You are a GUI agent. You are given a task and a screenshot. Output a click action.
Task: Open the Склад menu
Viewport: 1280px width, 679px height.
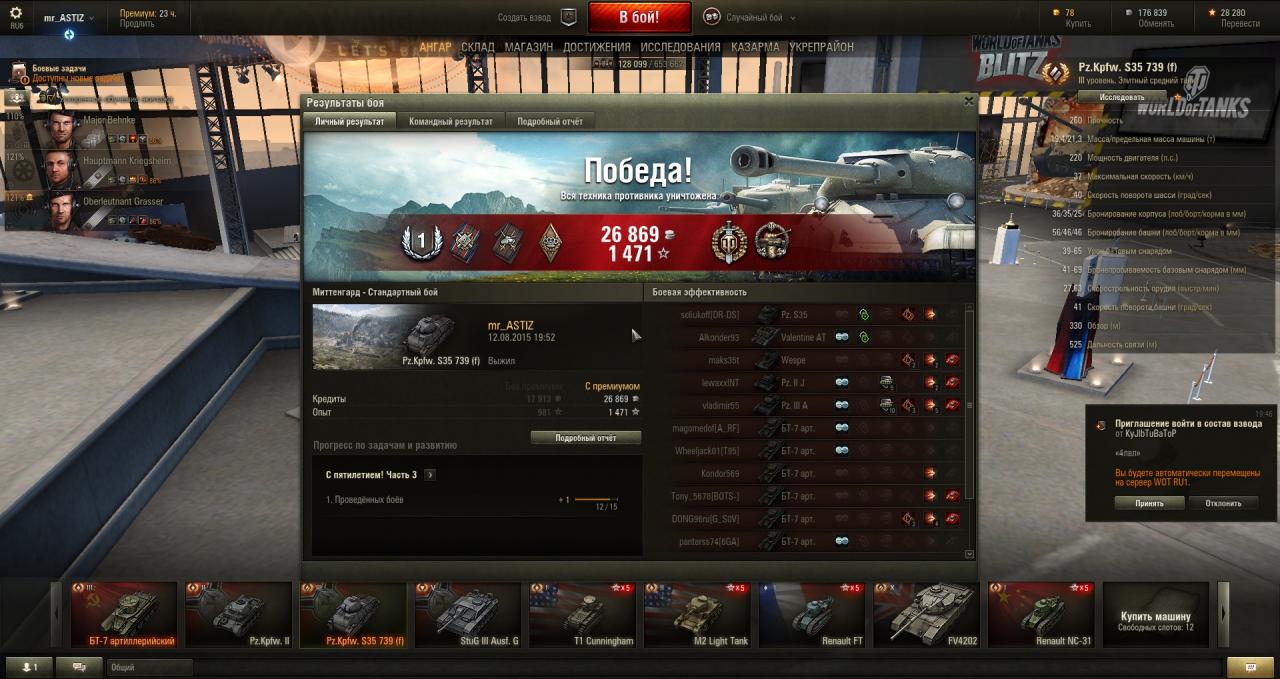click(x=477, y=47)
